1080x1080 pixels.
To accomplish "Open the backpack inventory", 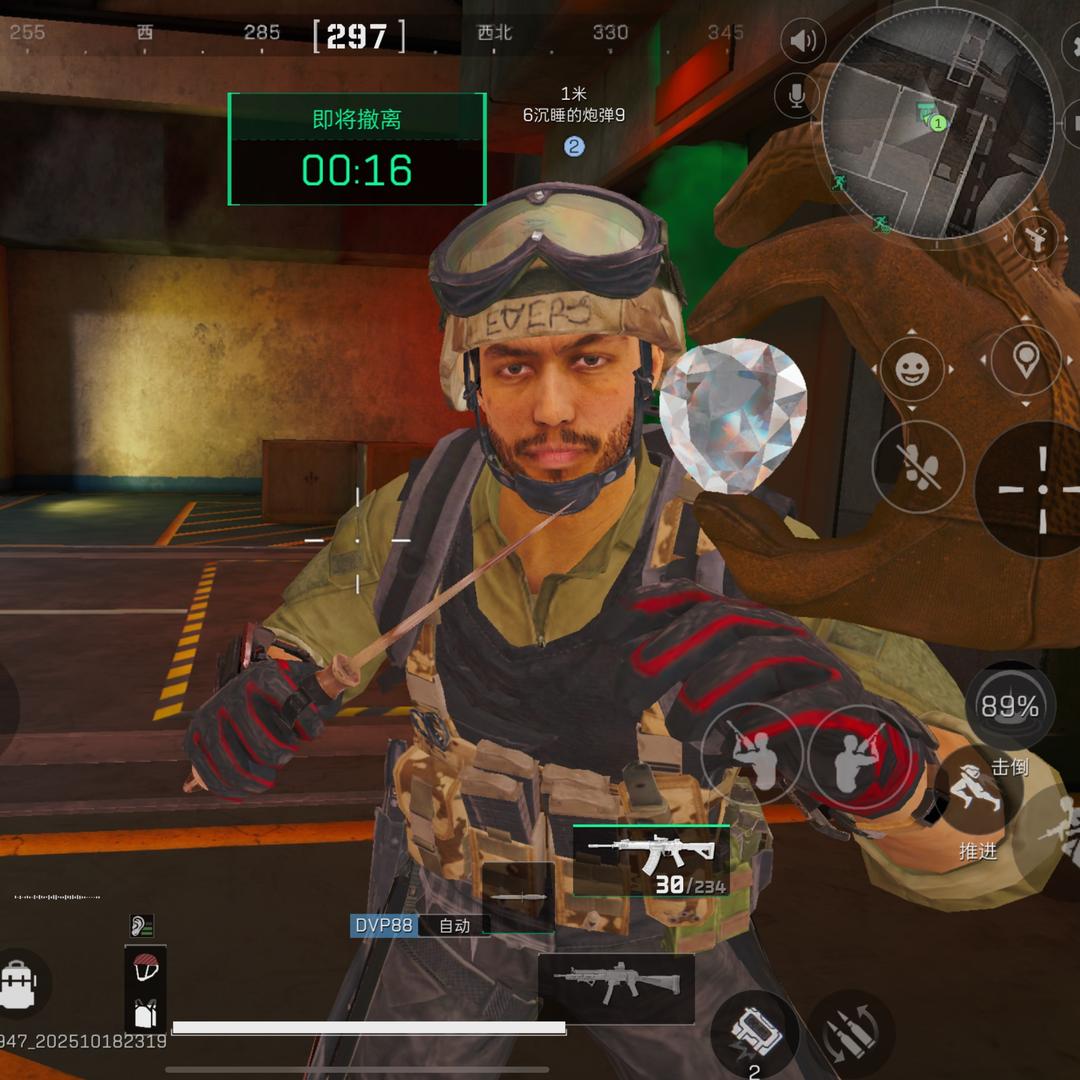I will click(x=19, y=986).
